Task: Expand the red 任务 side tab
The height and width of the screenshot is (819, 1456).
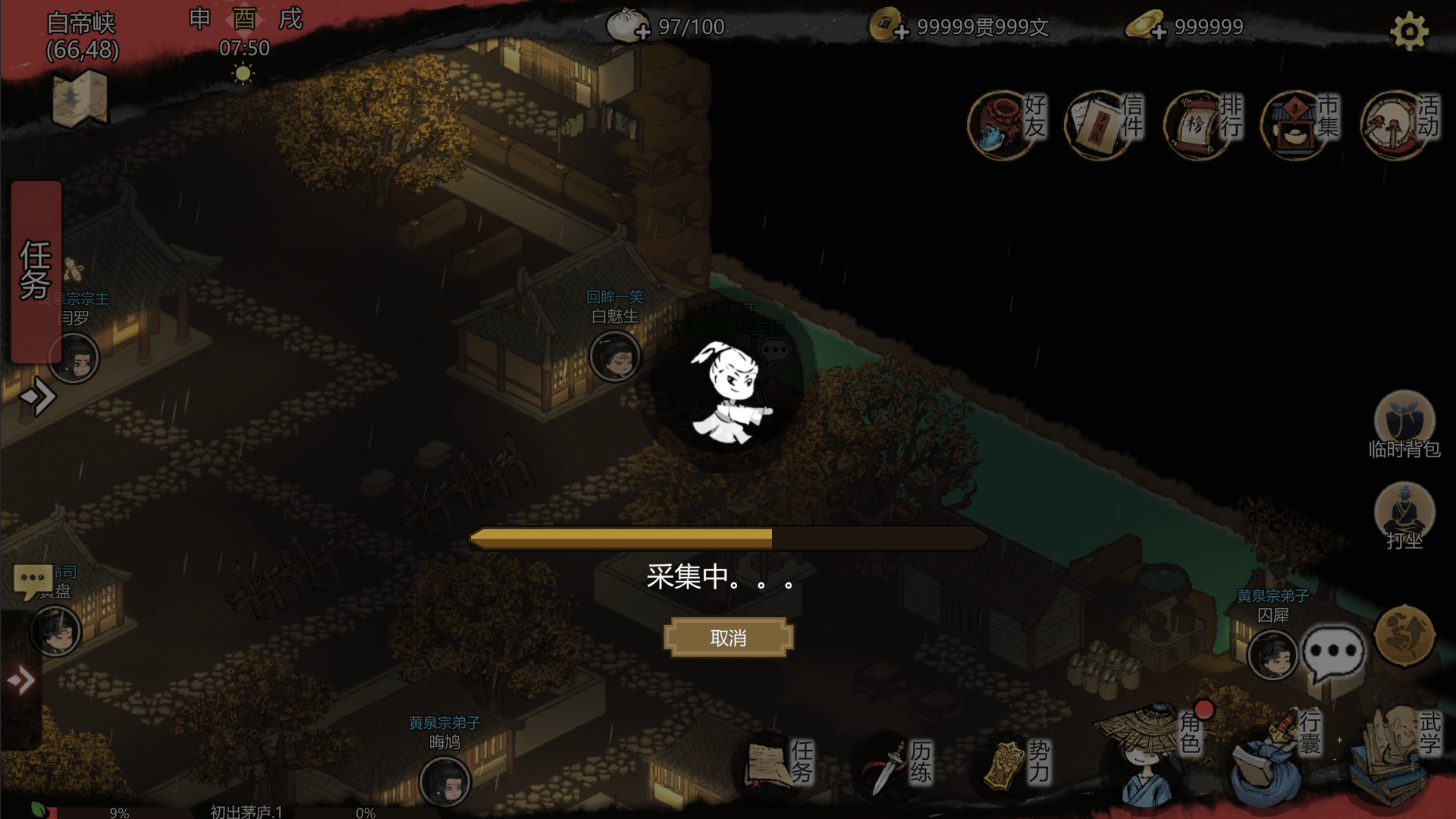Action: point(36,271)
